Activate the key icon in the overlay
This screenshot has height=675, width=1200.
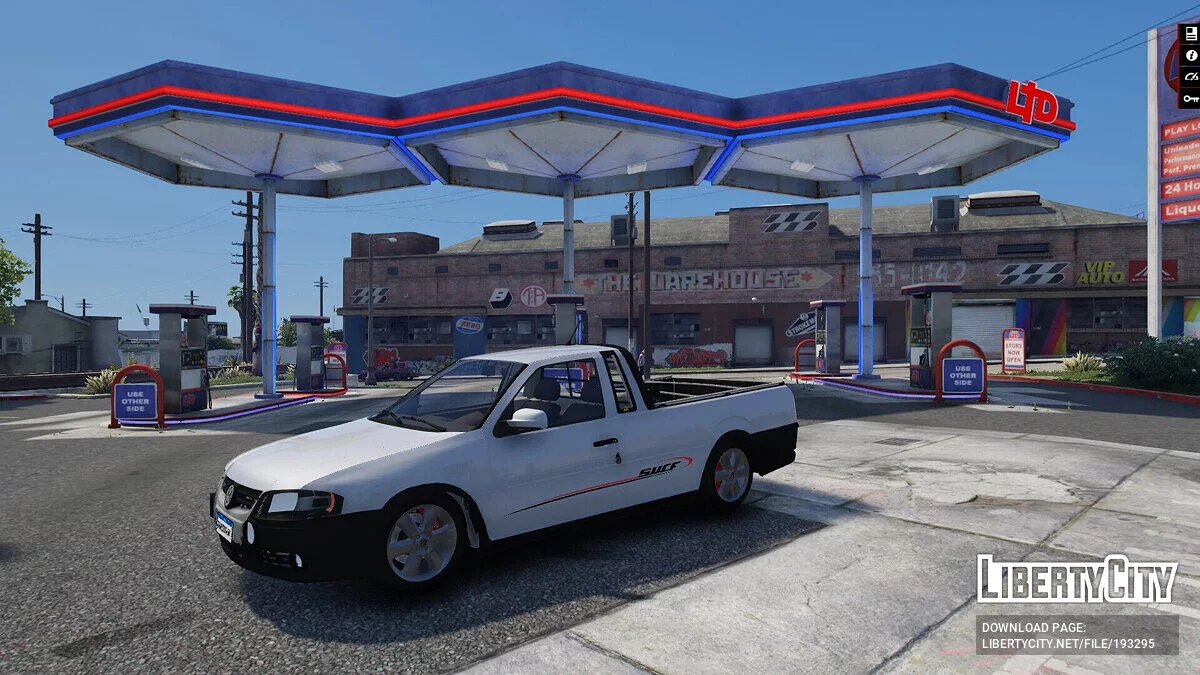(x=1190, y=98)
